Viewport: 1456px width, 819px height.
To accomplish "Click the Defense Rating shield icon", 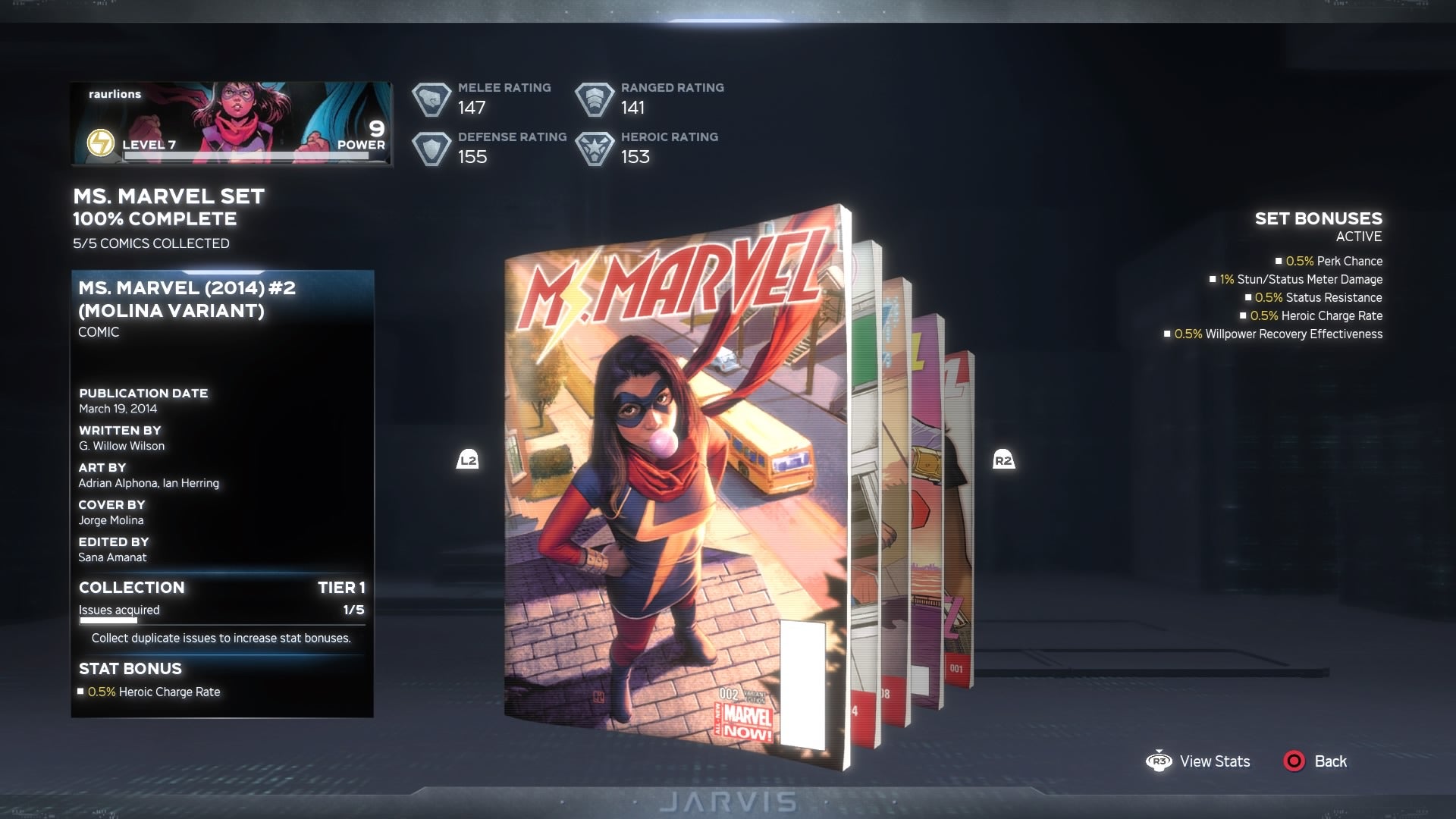I will click(x=432, y=147).
